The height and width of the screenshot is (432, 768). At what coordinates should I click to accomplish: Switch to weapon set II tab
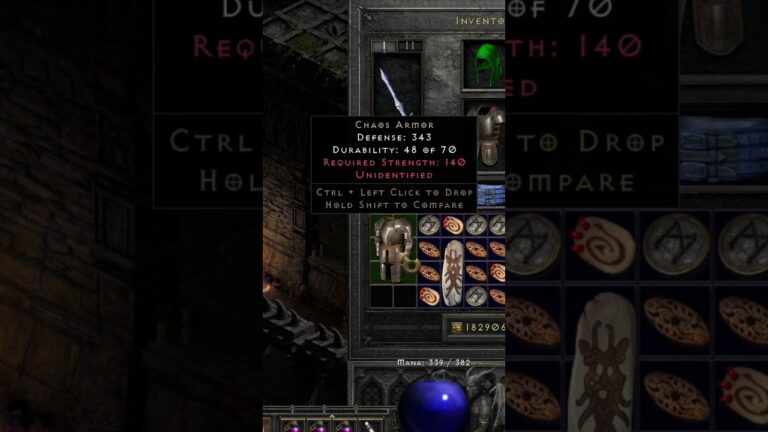(x=410, y=46)
